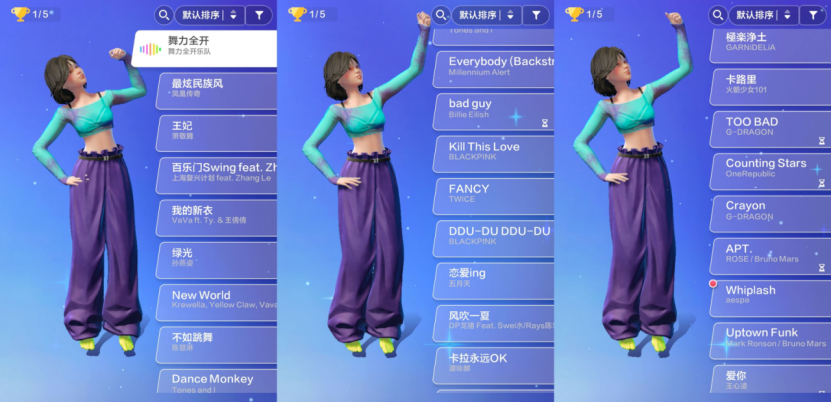Pick the 王妃 song row

217,133
